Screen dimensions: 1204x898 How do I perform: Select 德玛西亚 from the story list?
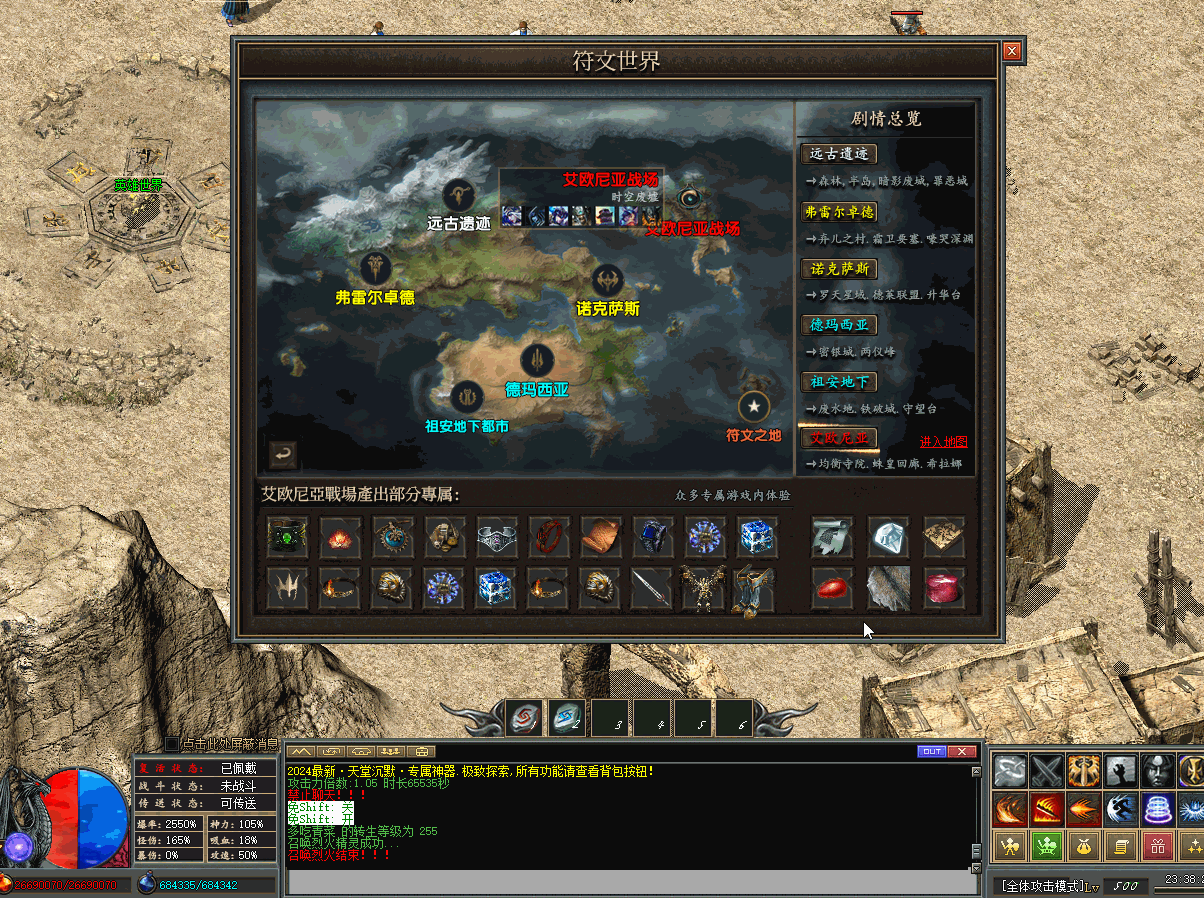(x=839, y=325)
